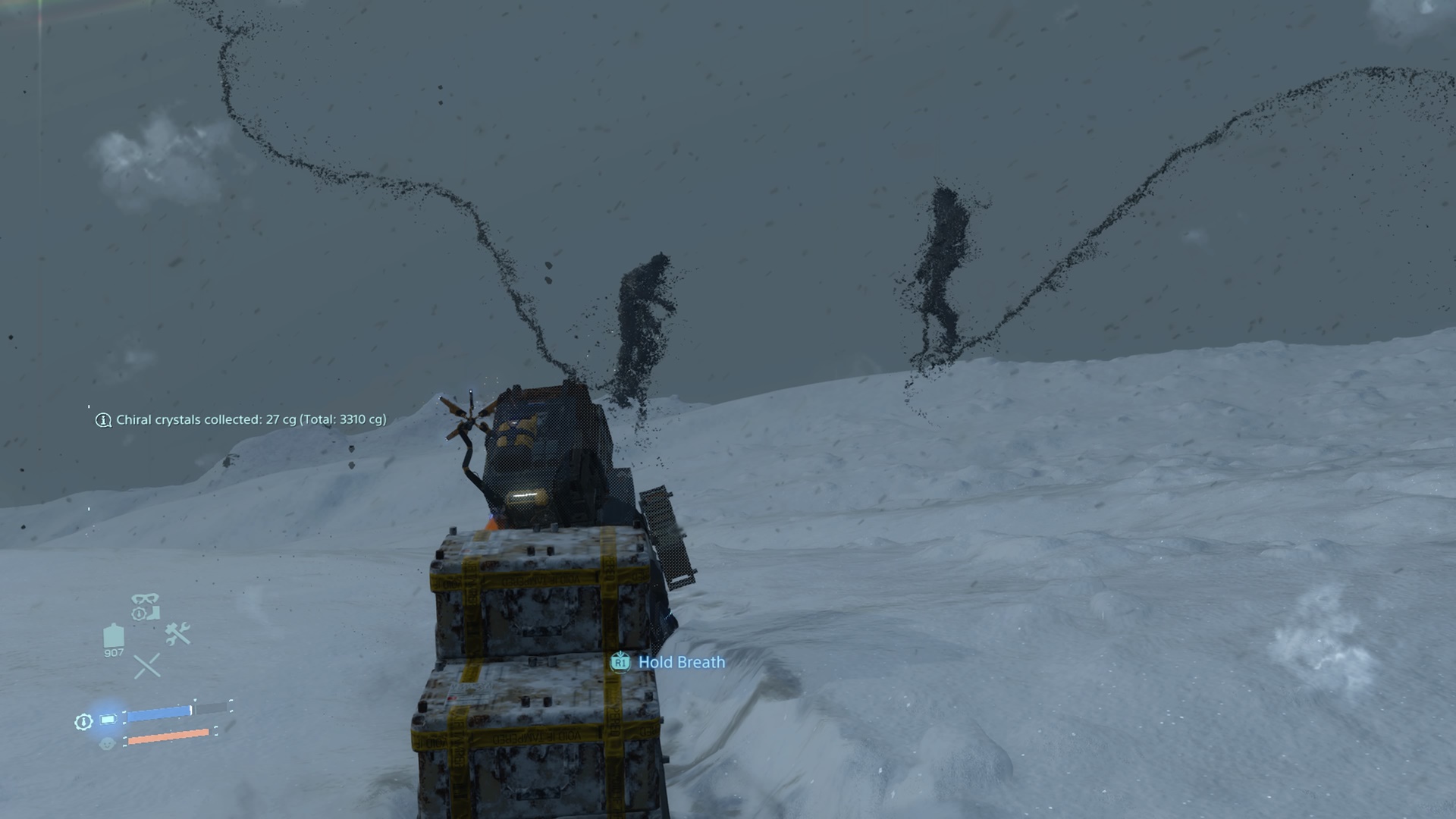Click the orange health bar

click(x=168, y=736)
